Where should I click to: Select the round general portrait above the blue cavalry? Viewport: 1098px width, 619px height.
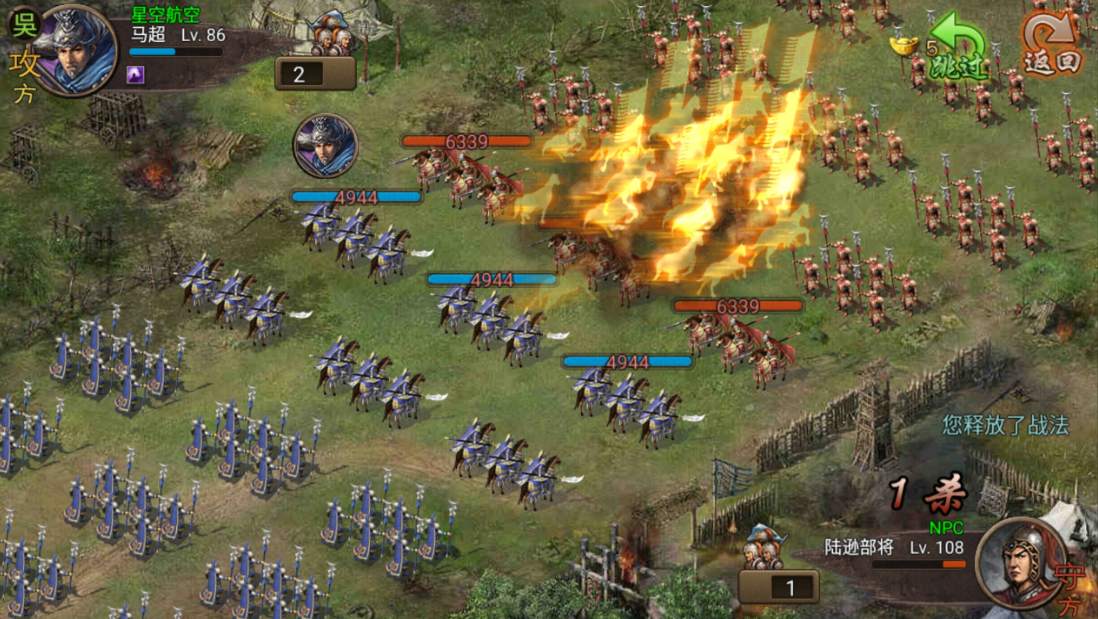point(325,146)
